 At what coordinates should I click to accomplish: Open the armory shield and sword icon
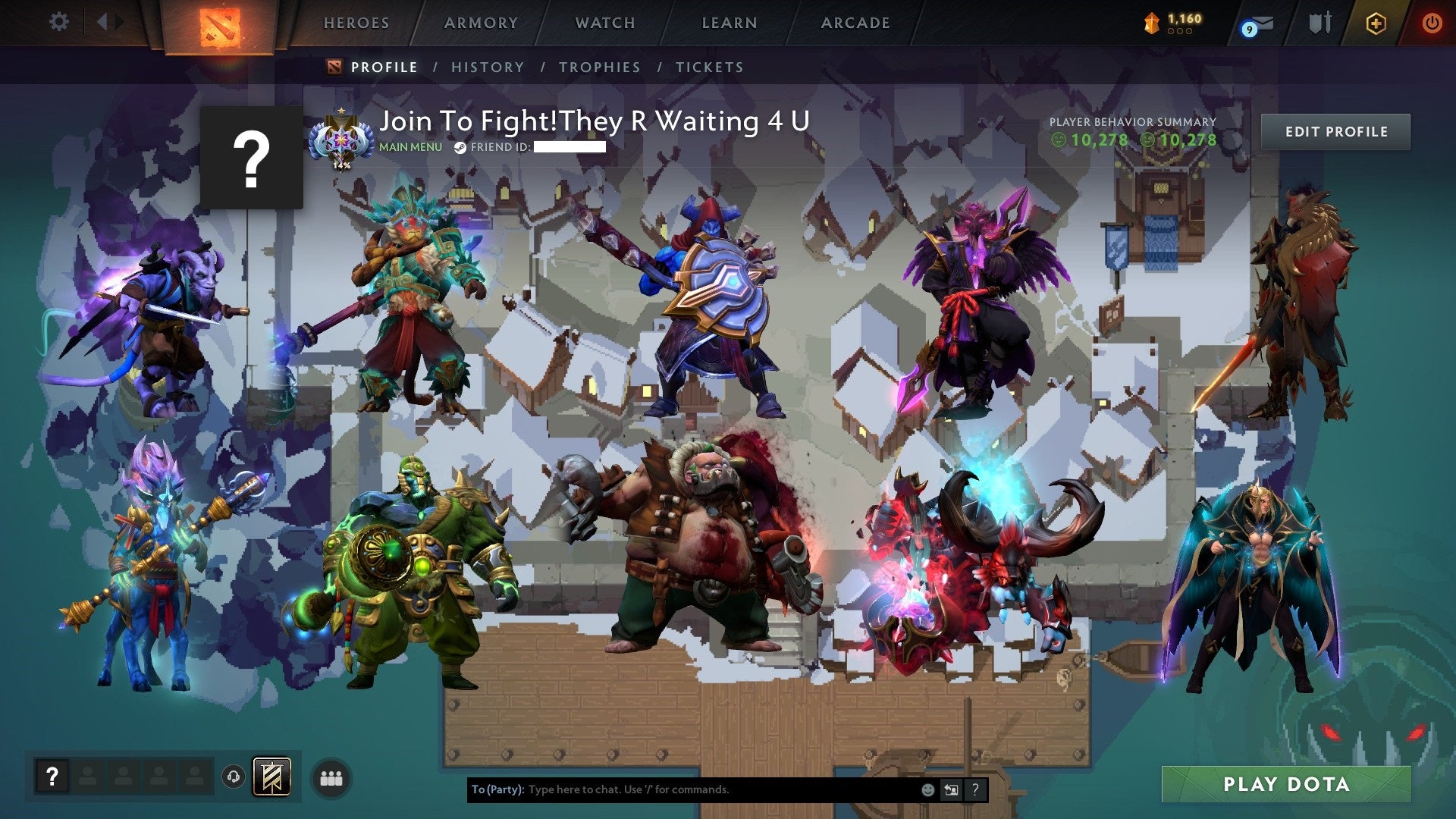tap(1321, 23)
